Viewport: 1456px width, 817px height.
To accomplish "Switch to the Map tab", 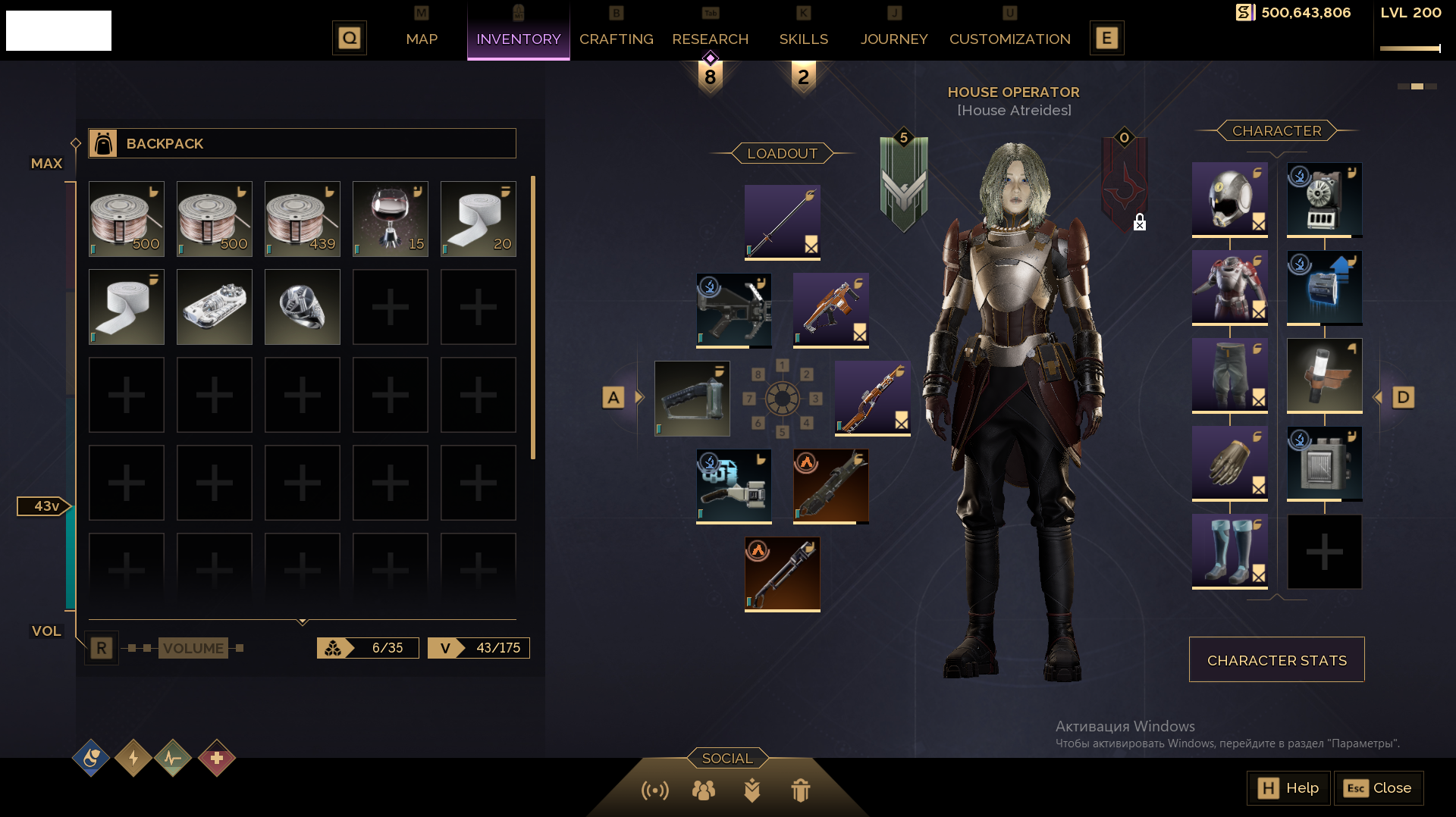I will [422, 39].
